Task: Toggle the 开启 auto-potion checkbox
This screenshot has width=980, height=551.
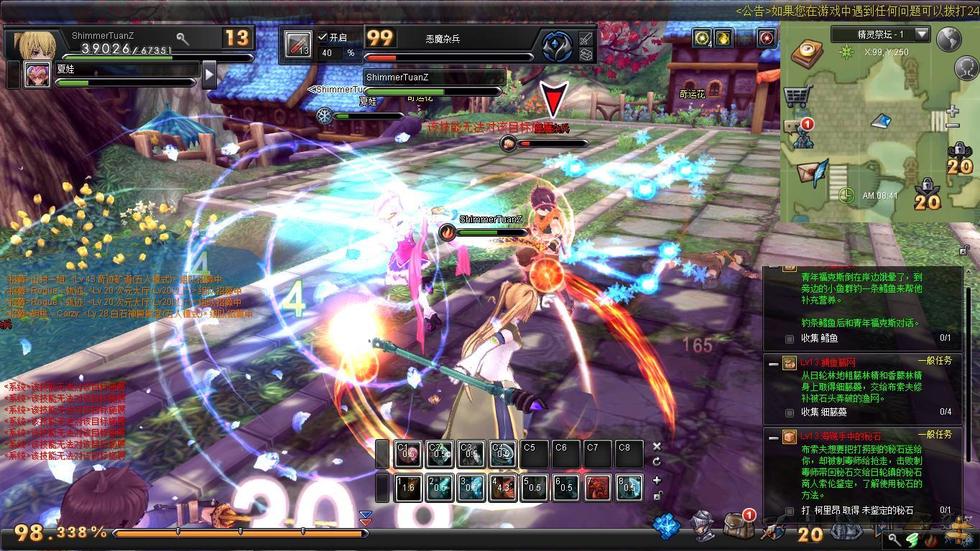Action: tap(323, 37)
